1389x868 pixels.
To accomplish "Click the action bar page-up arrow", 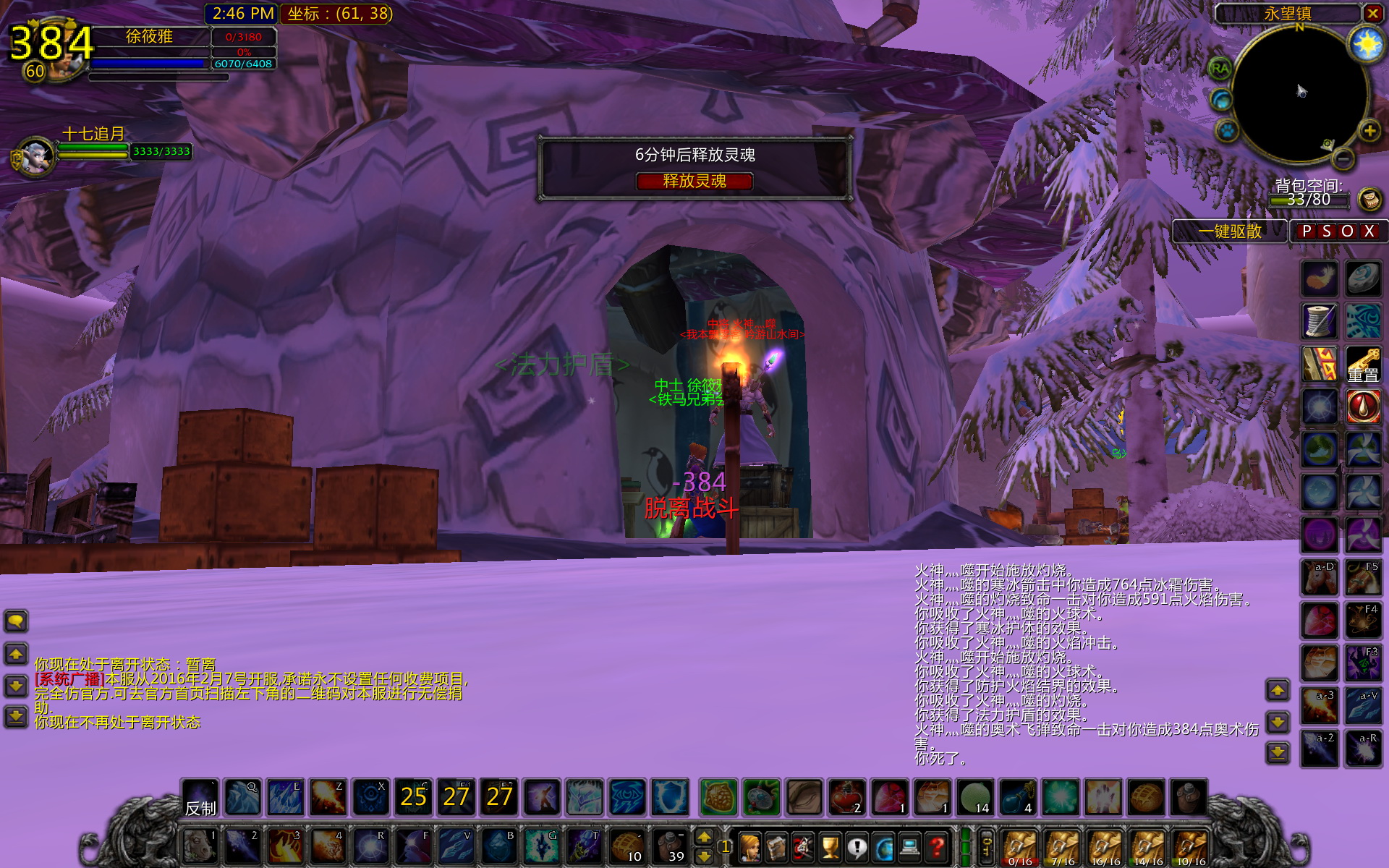I will (705, 838).
